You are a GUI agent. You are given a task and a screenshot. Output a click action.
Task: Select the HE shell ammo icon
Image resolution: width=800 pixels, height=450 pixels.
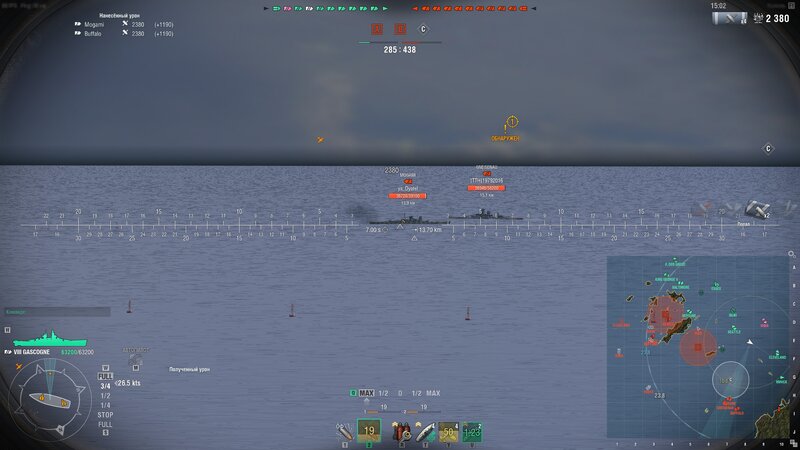pos(344,431)
